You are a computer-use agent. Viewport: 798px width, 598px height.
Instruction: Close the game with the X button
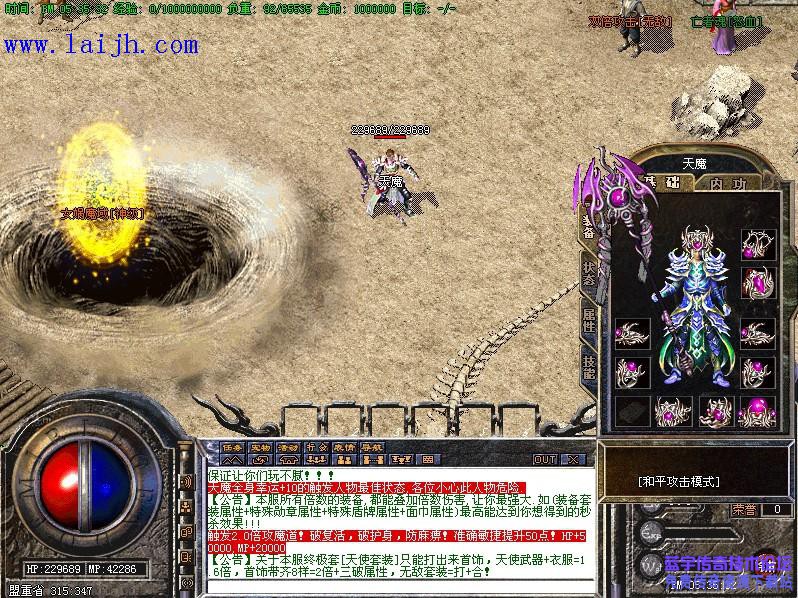[574, 459]
